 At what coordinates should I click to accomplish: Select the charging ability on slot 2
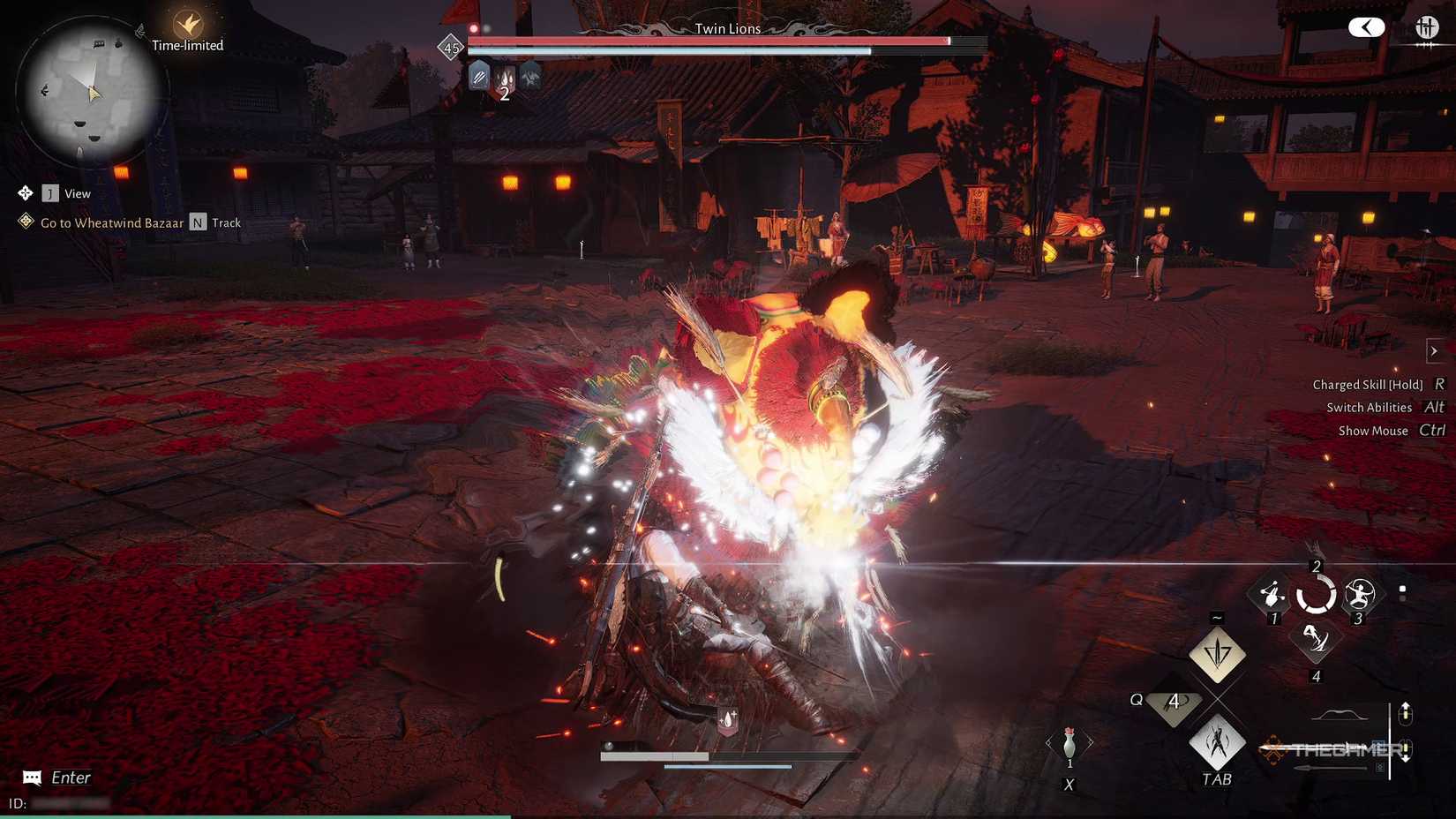1315,593
